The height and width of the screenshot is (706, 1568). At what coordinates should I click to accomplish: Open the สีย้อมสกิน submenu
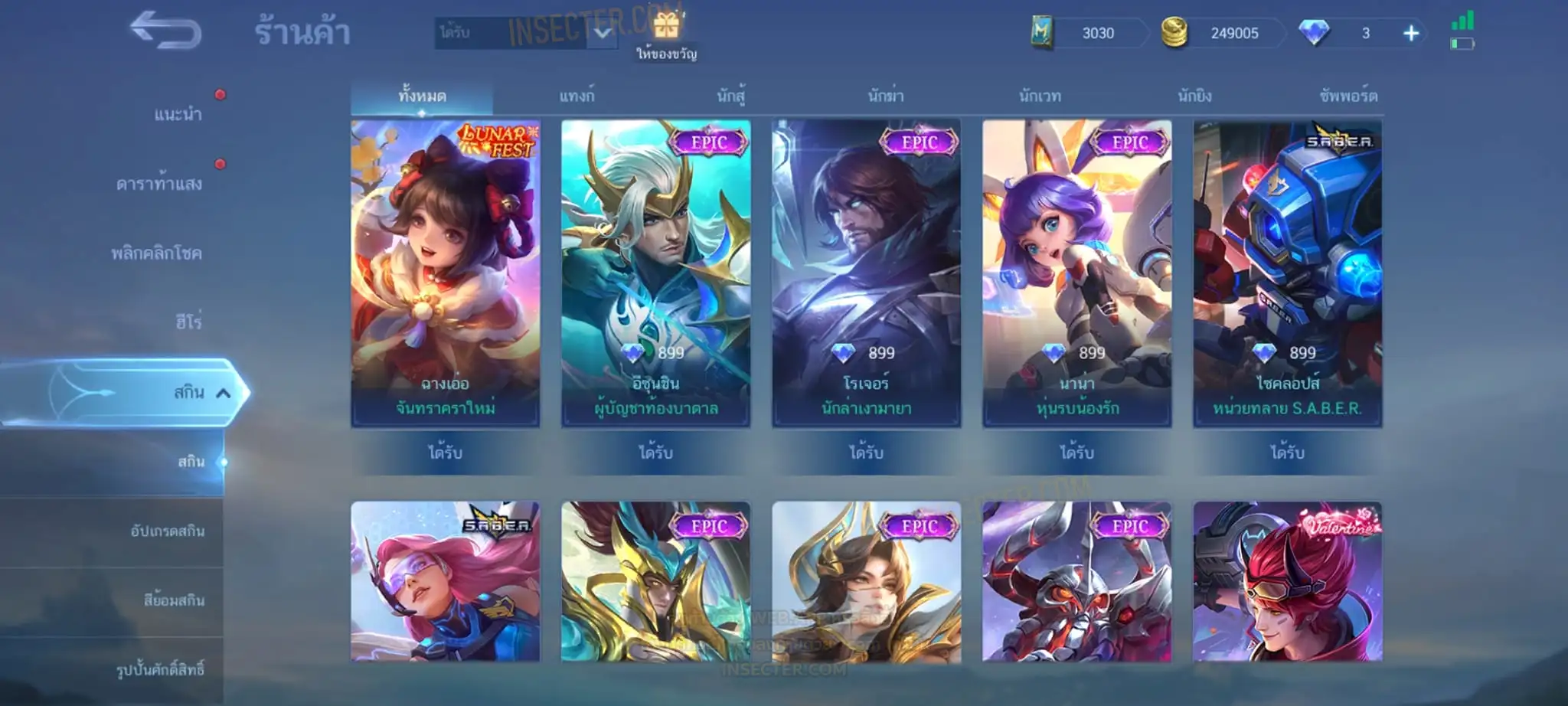pyautogui.click(x=174, y=600)
